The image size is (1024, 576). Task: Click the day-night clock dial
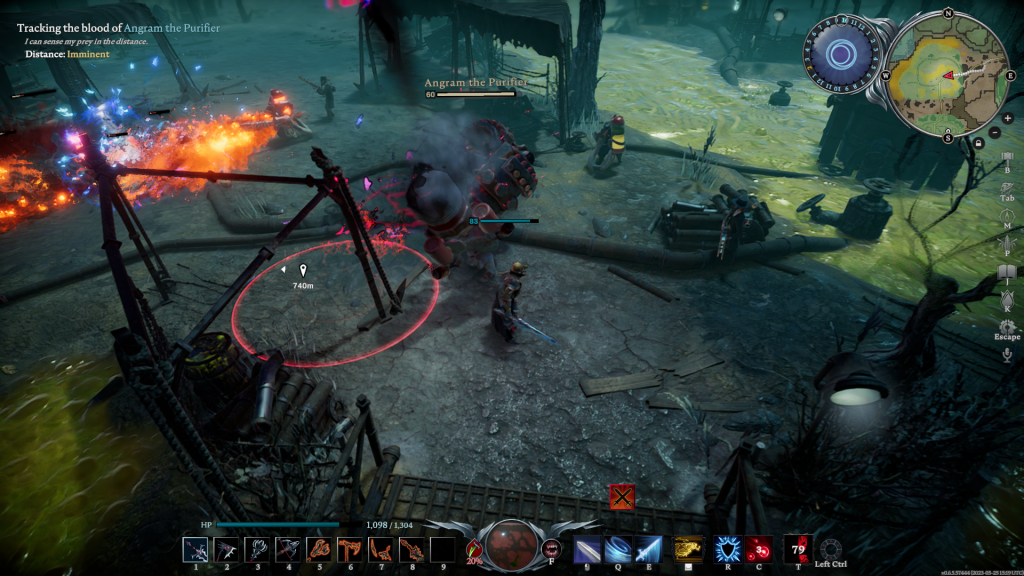pyautogui.click(x=840, y=54)
